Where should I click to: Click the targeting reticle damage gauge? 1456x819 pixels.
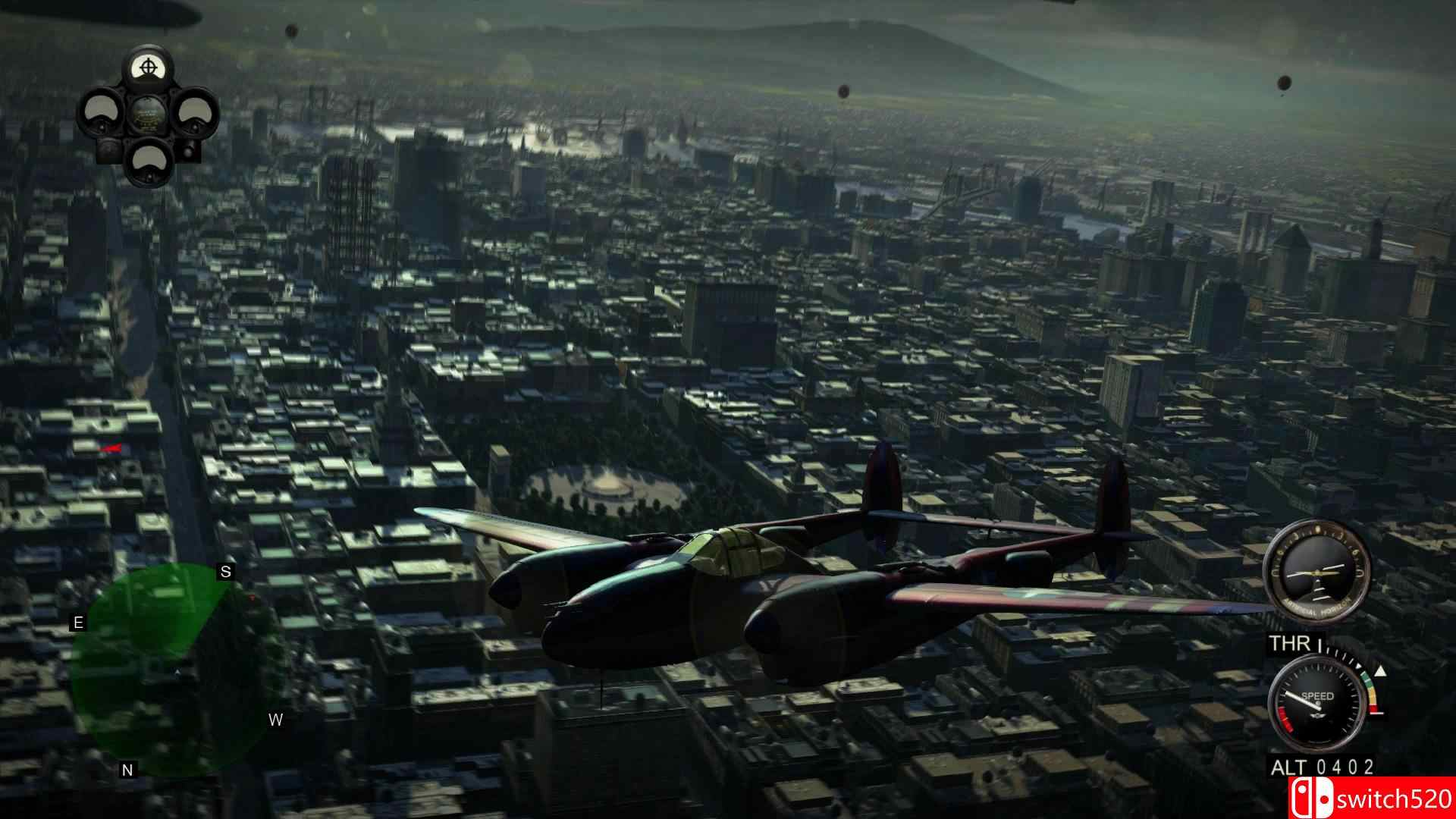coord(148,67)
